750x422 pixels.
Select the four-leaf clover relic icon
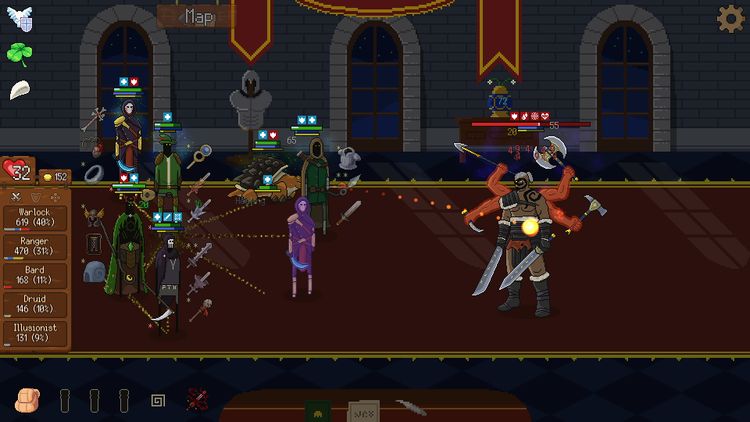(19, 53)
